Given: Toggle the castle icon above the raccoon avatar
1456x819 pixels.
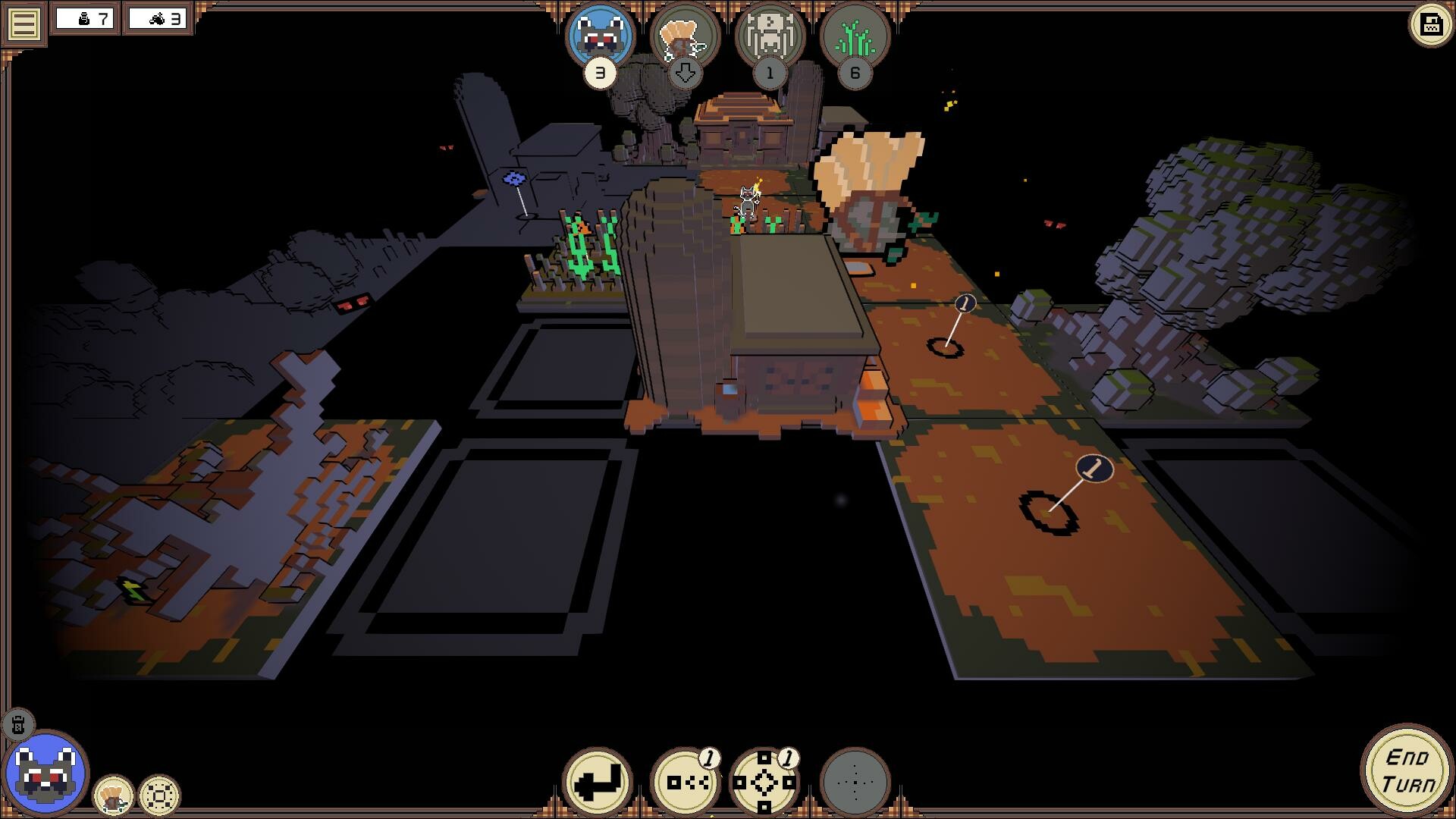Looking at the screenshot, I should pyautogui.click(x=19, y=726).
